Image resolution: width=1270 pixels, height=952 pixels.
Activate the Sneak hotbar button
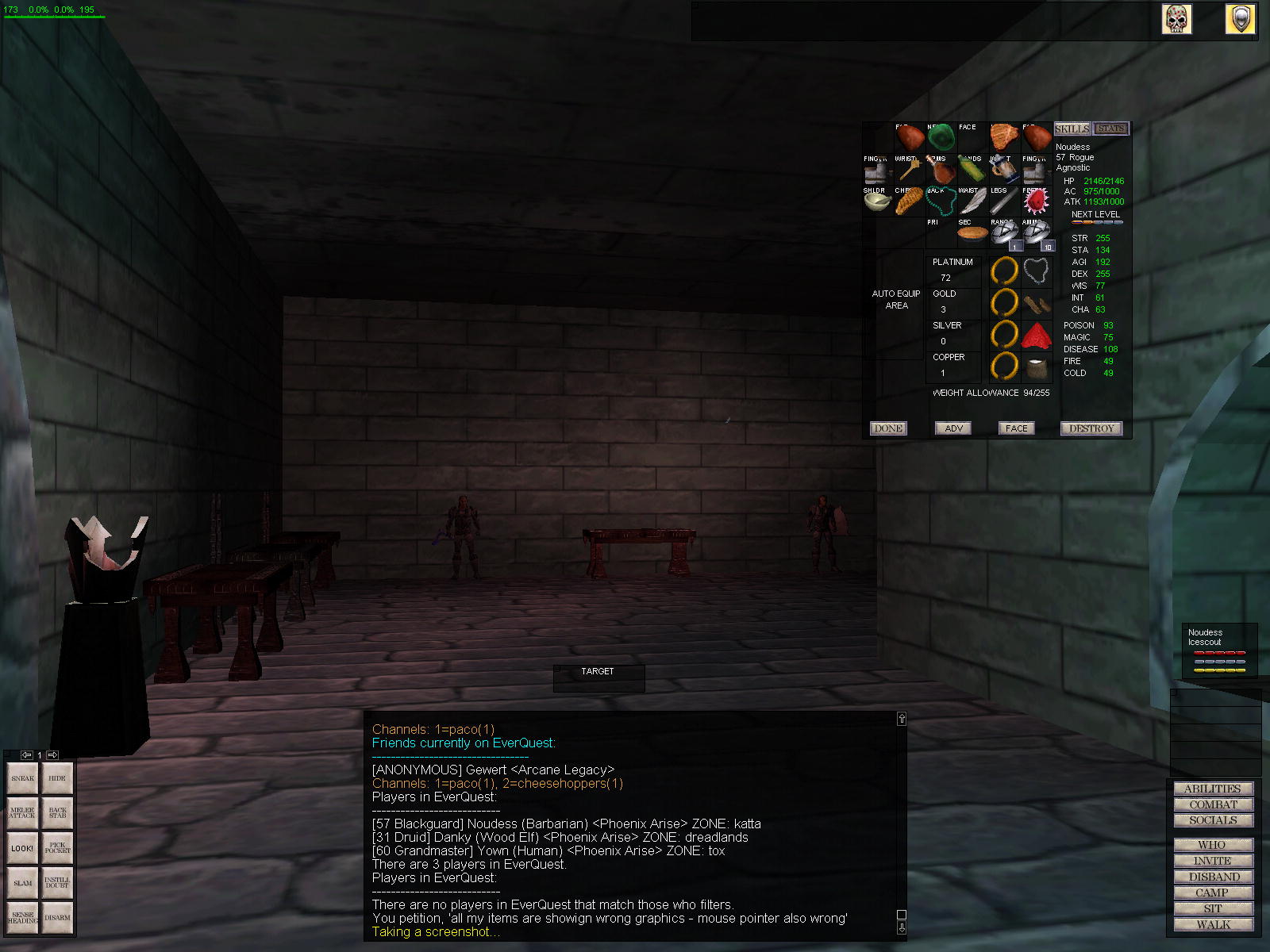(x=23, y=778)
